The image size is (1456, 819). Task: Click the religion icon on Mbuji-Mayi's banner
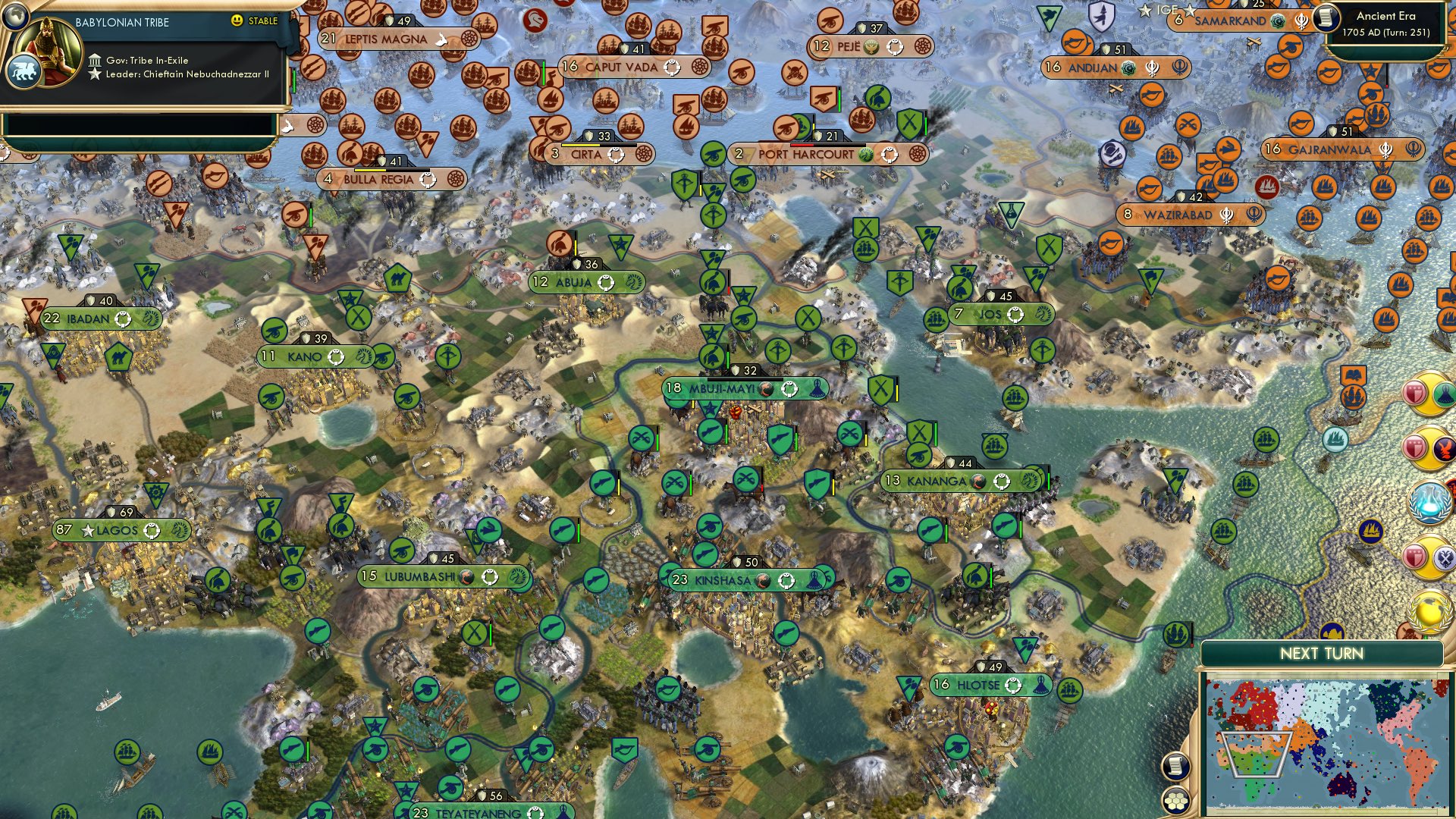[x=789, y=389]
